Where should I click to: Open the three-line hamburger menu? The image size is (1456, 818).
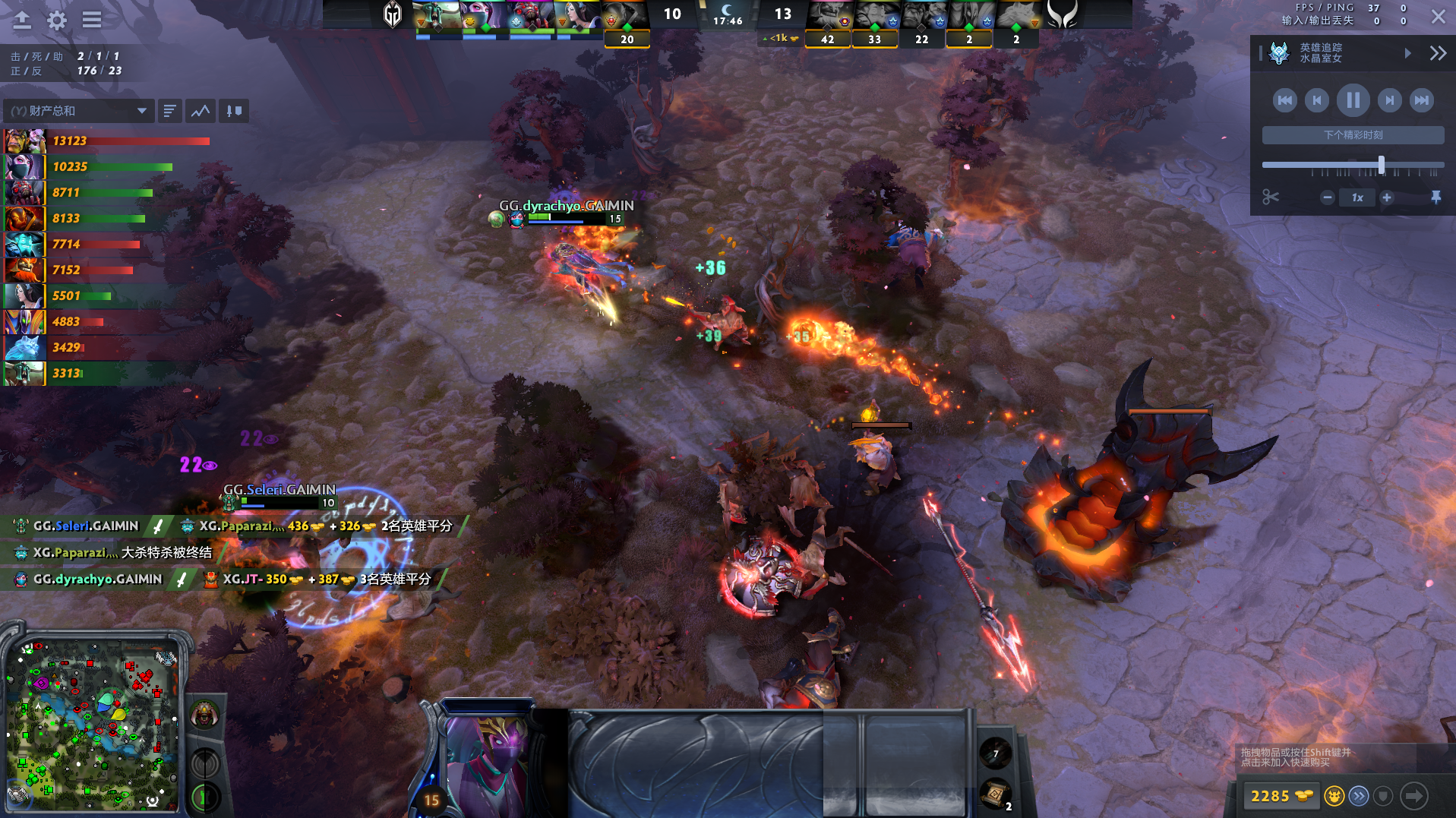click(92, 21)
